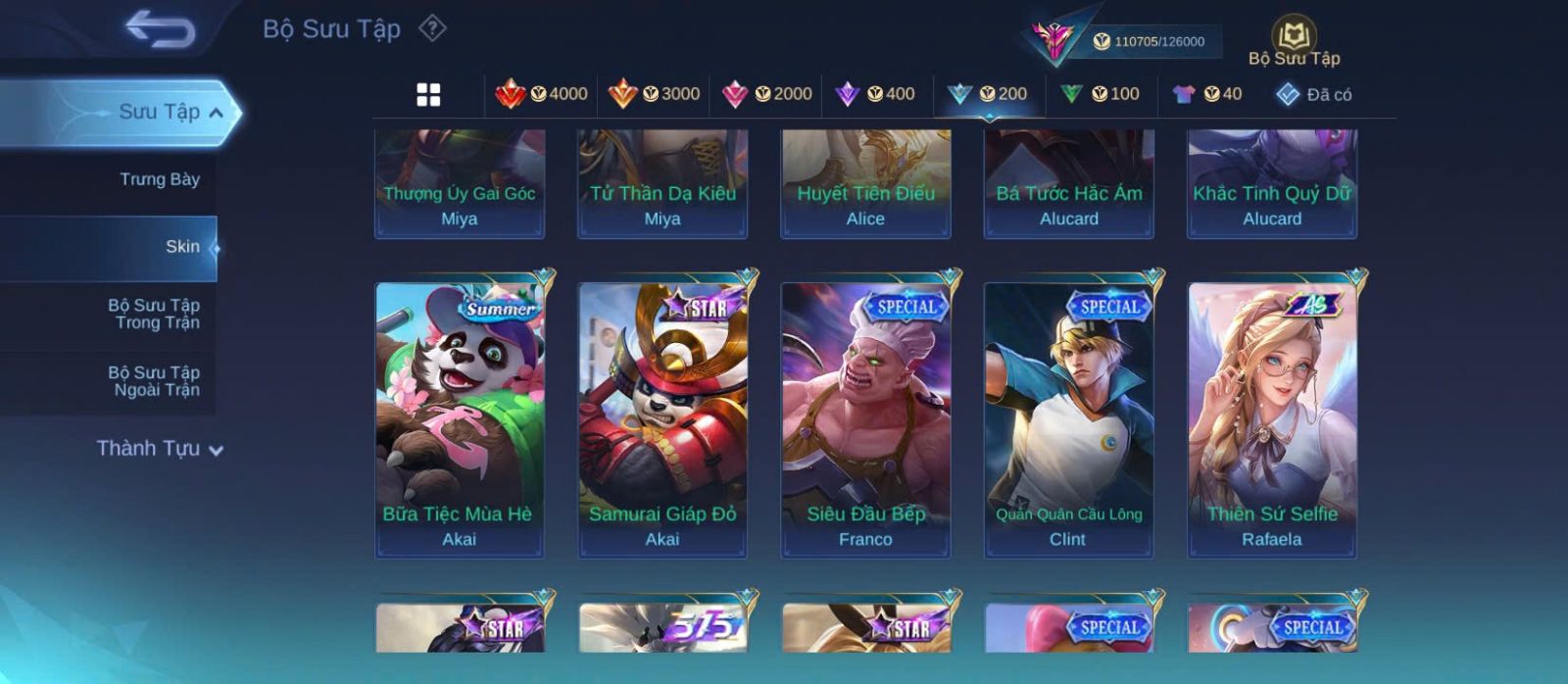1568x684 pixels.
Task: Select the 400 point tier tab
Action: 874,94
